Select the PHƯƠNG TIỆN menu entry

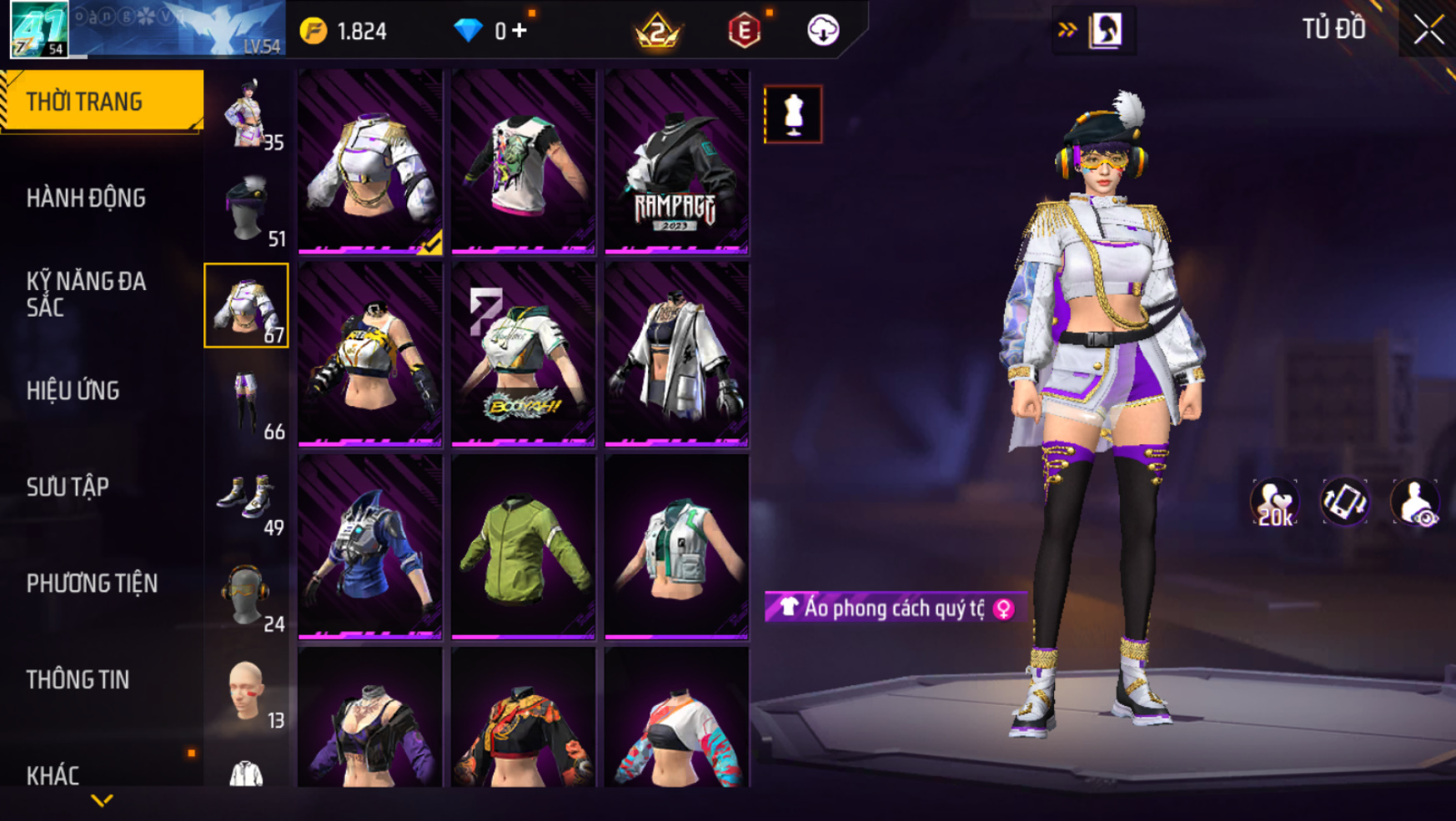click(92, 583)
